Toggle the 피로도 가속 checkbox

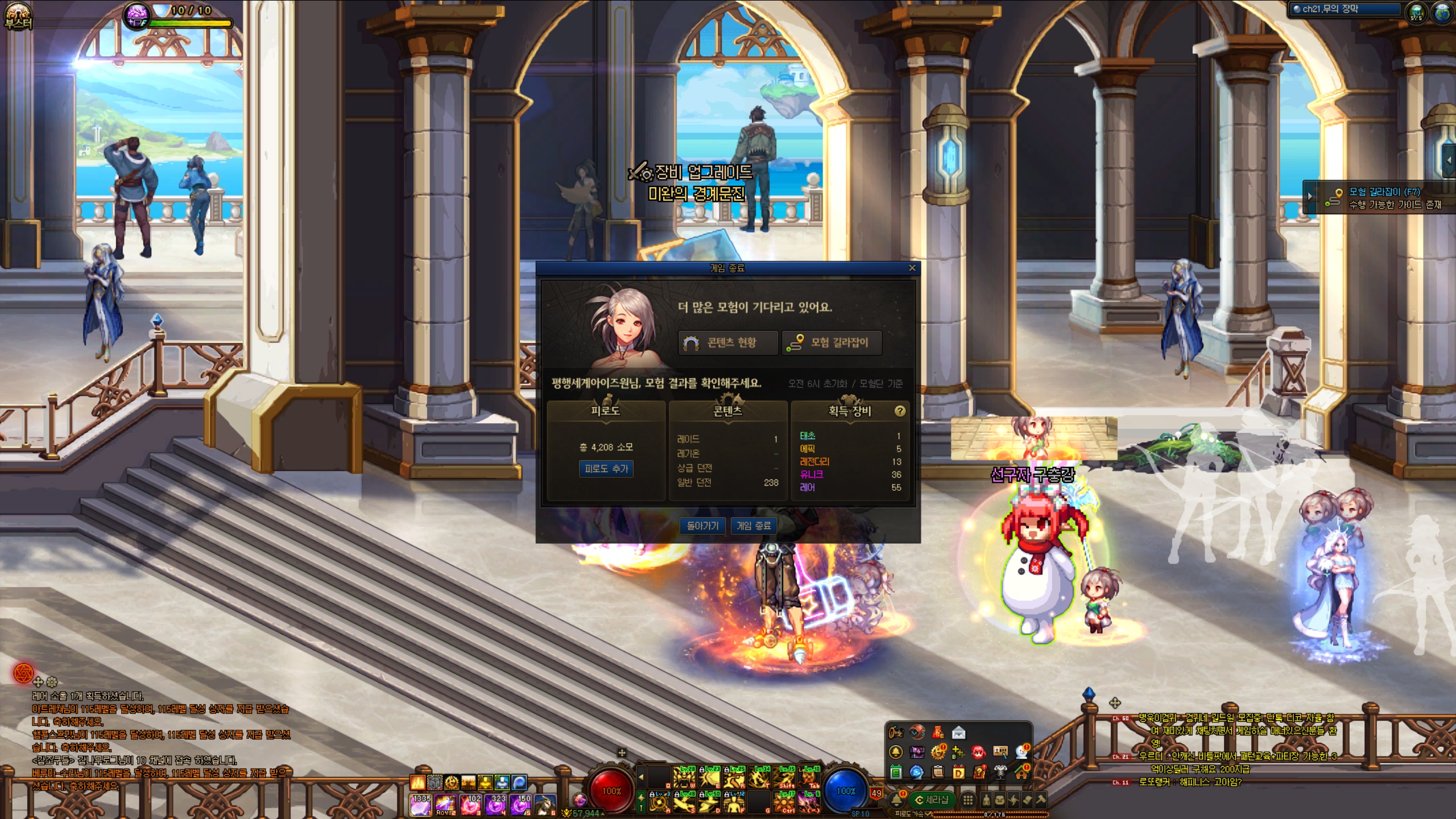pos(928,814)
